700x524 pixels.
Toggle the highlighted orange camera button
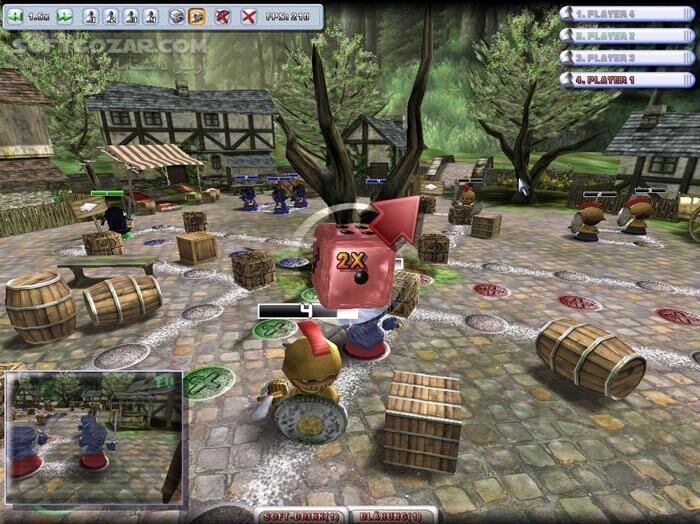[197, 16]
